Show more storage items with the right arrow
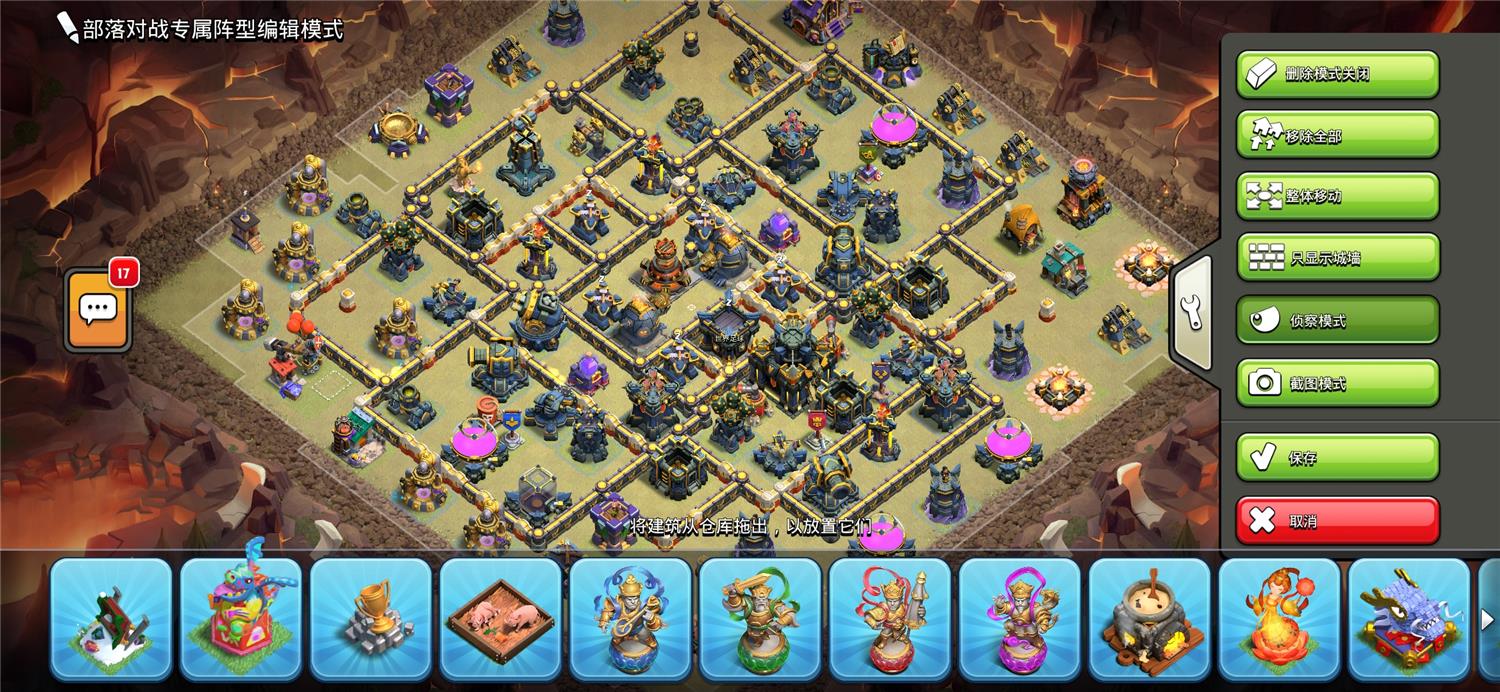This screenshot has height=692, width=1500. pyautogui.click(x=1487, y=620)
